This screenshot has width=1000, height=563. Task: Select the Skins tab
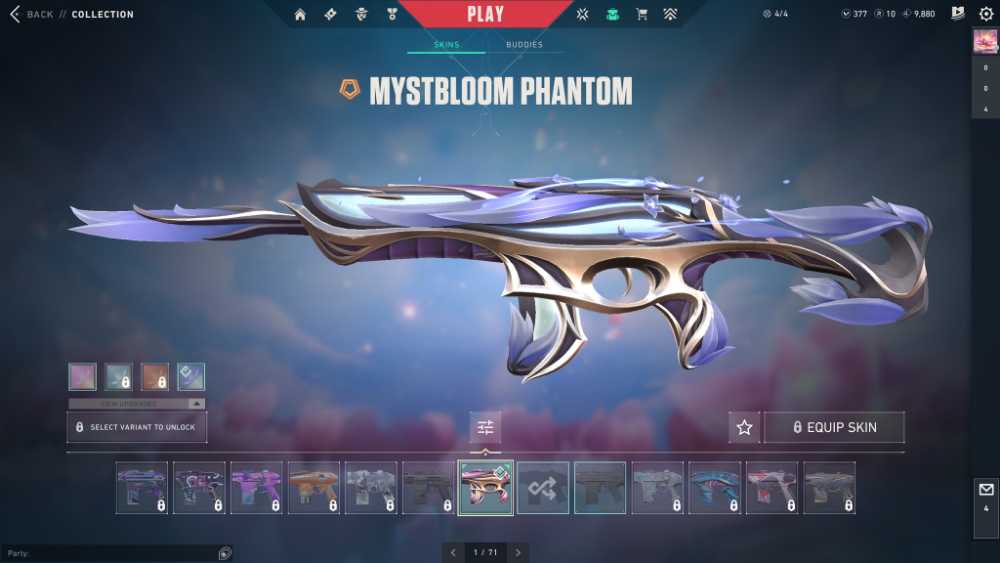tap(446, 45)
